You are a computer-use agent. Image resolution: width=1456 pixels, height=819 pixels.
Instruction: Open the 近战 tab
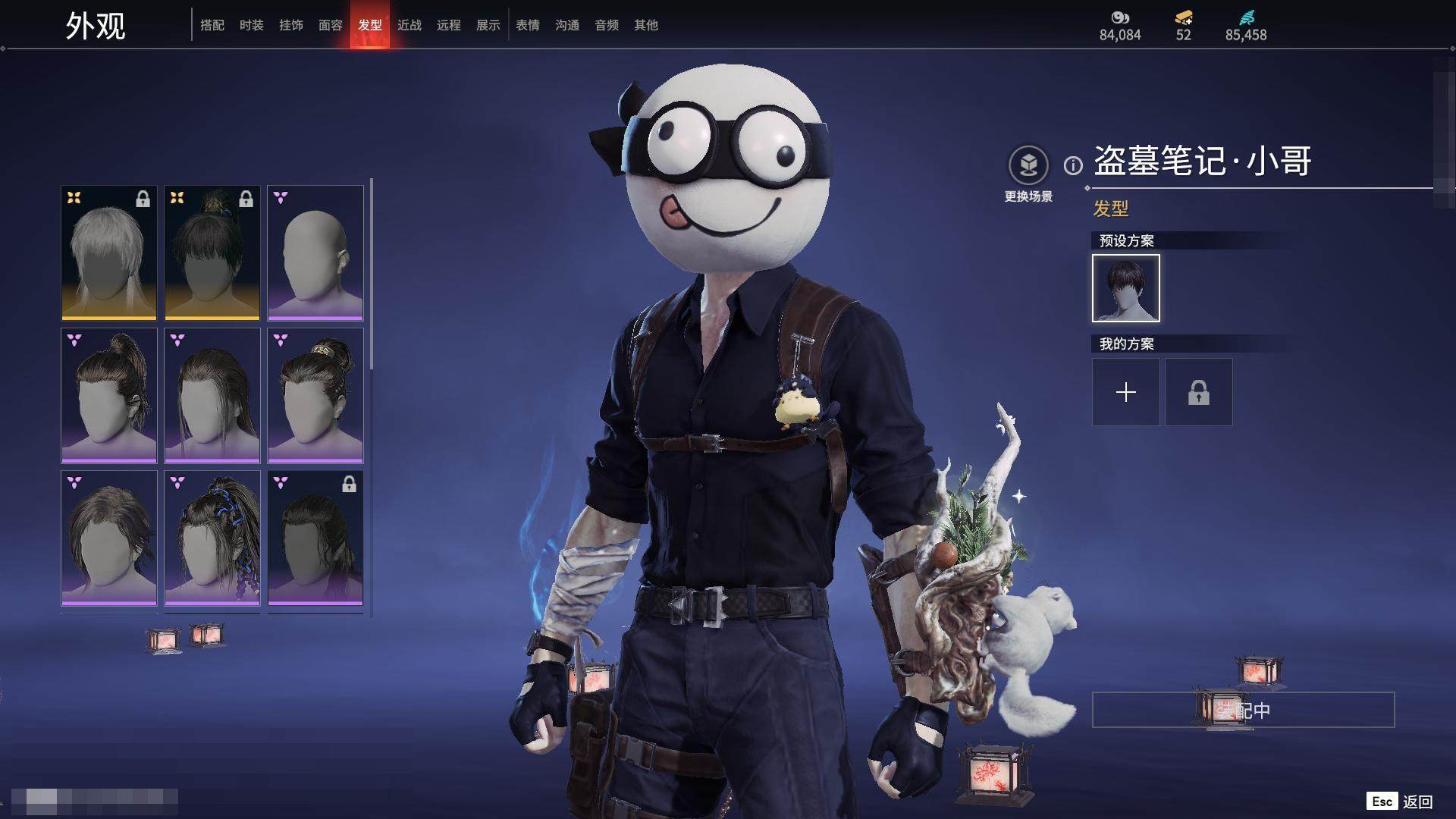(x=409, y=25)
